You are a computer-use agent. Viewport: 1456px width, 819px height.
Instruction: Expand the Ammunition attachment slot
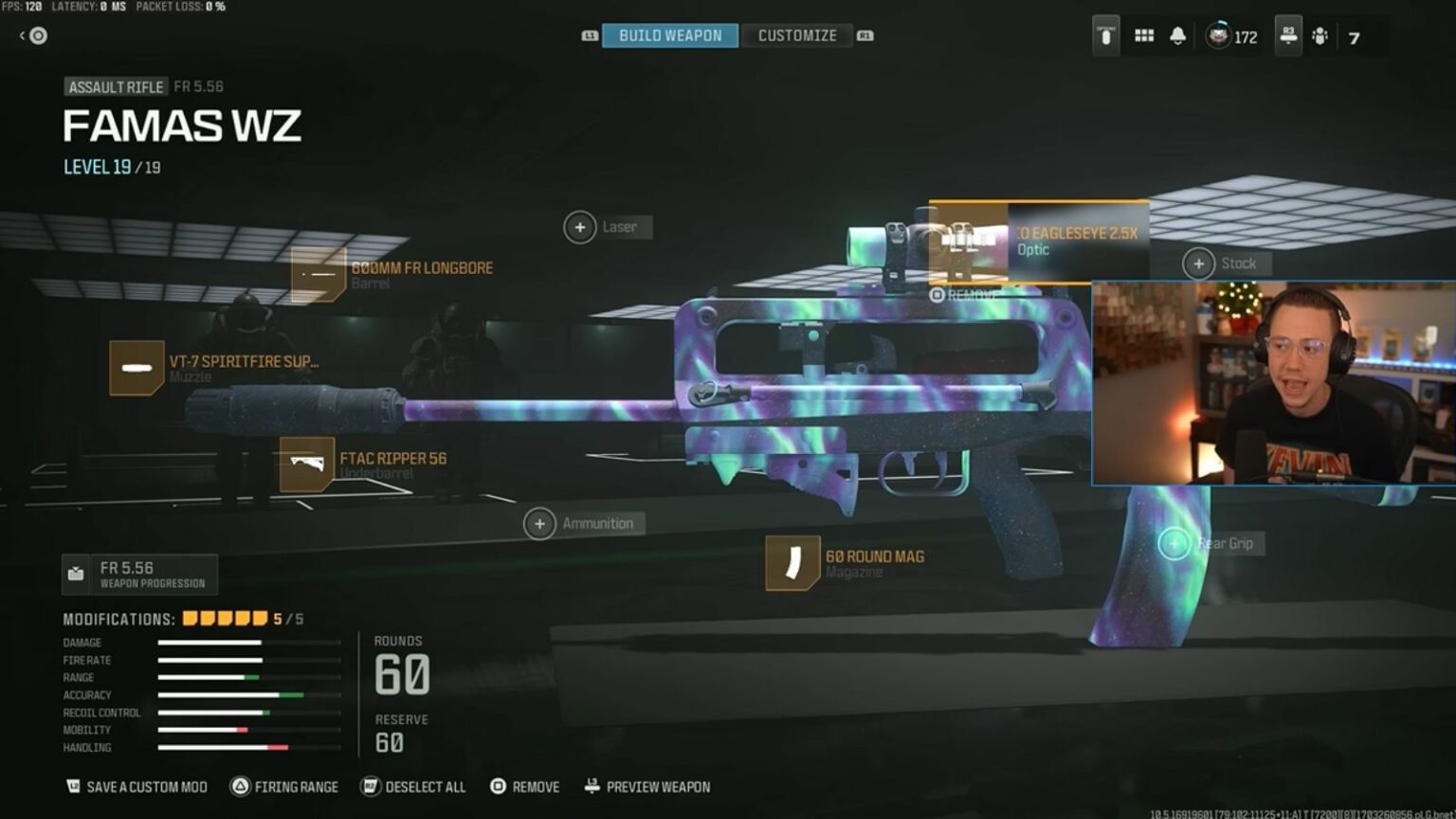[538, 523]
